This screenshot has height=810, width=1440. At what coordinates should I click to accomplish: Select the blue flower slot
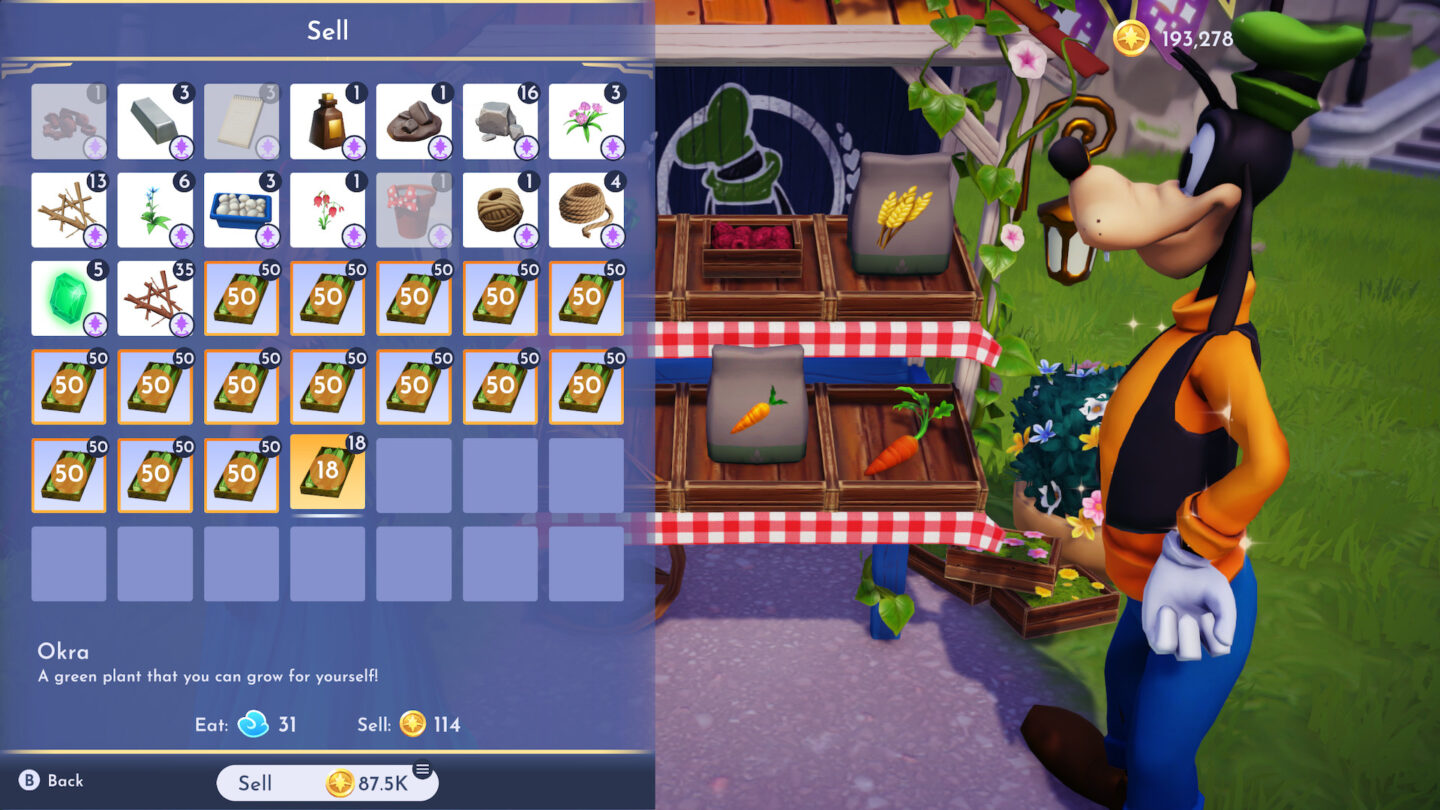(155, 210)
